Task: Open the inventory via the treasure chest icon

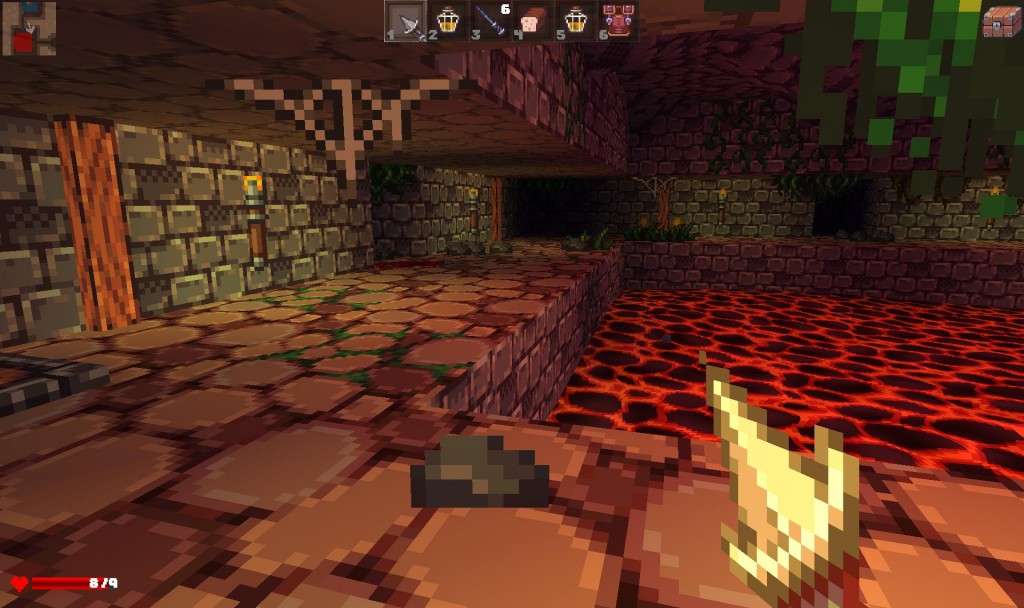Action: click(x=1001, y=22)
